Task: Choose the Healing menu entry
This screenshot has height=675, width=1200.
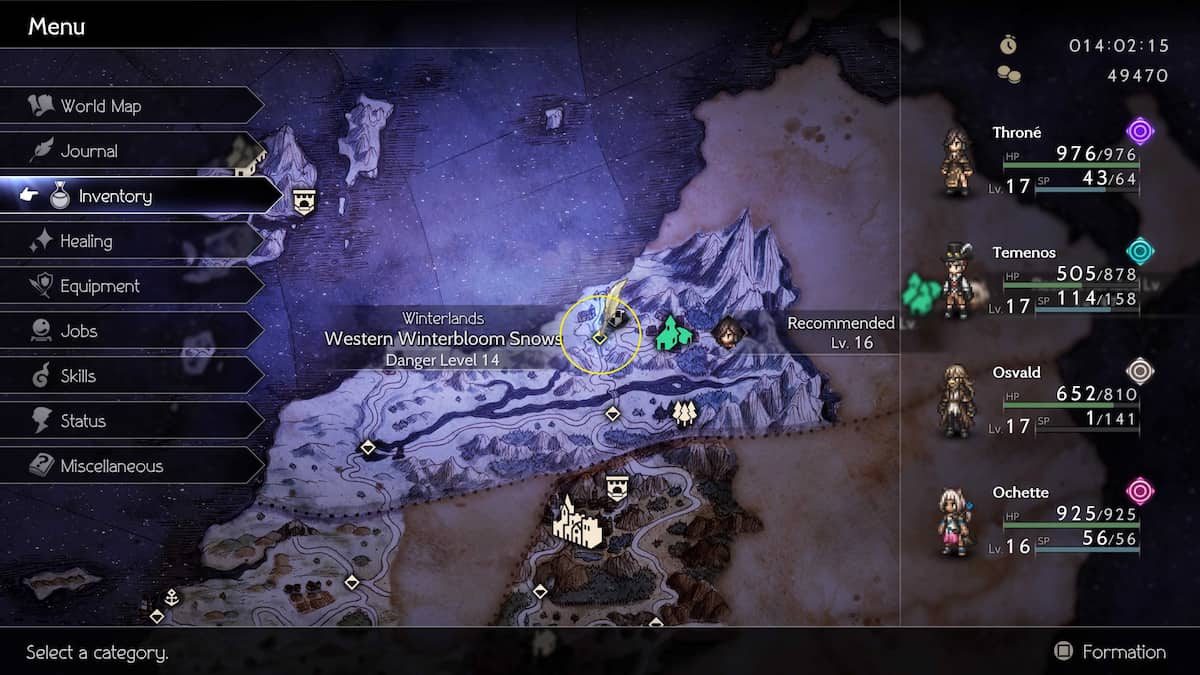Action: pos(86,241)
